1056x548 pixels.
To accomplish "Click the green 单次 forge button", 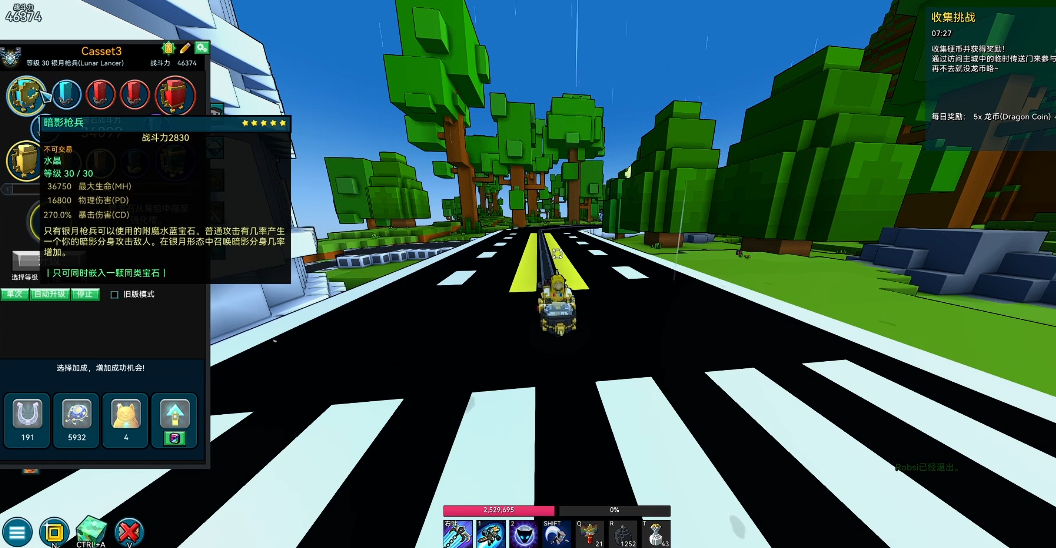I will click(x=14, y=295).
